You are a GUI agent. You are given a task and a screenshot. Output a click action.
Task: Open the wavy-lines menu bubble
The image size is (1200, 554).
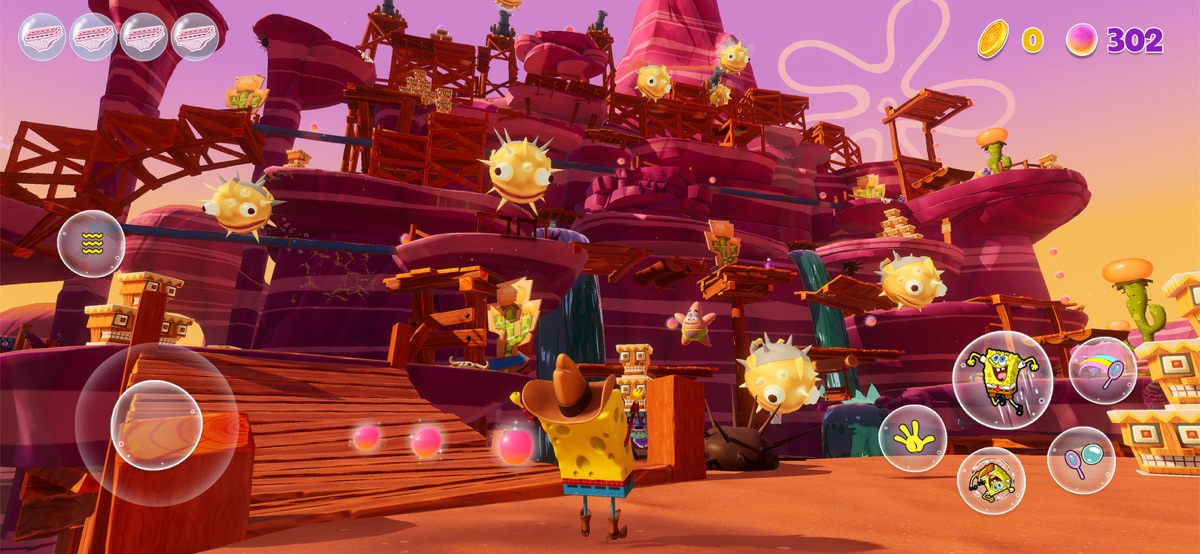pos(91,244)
